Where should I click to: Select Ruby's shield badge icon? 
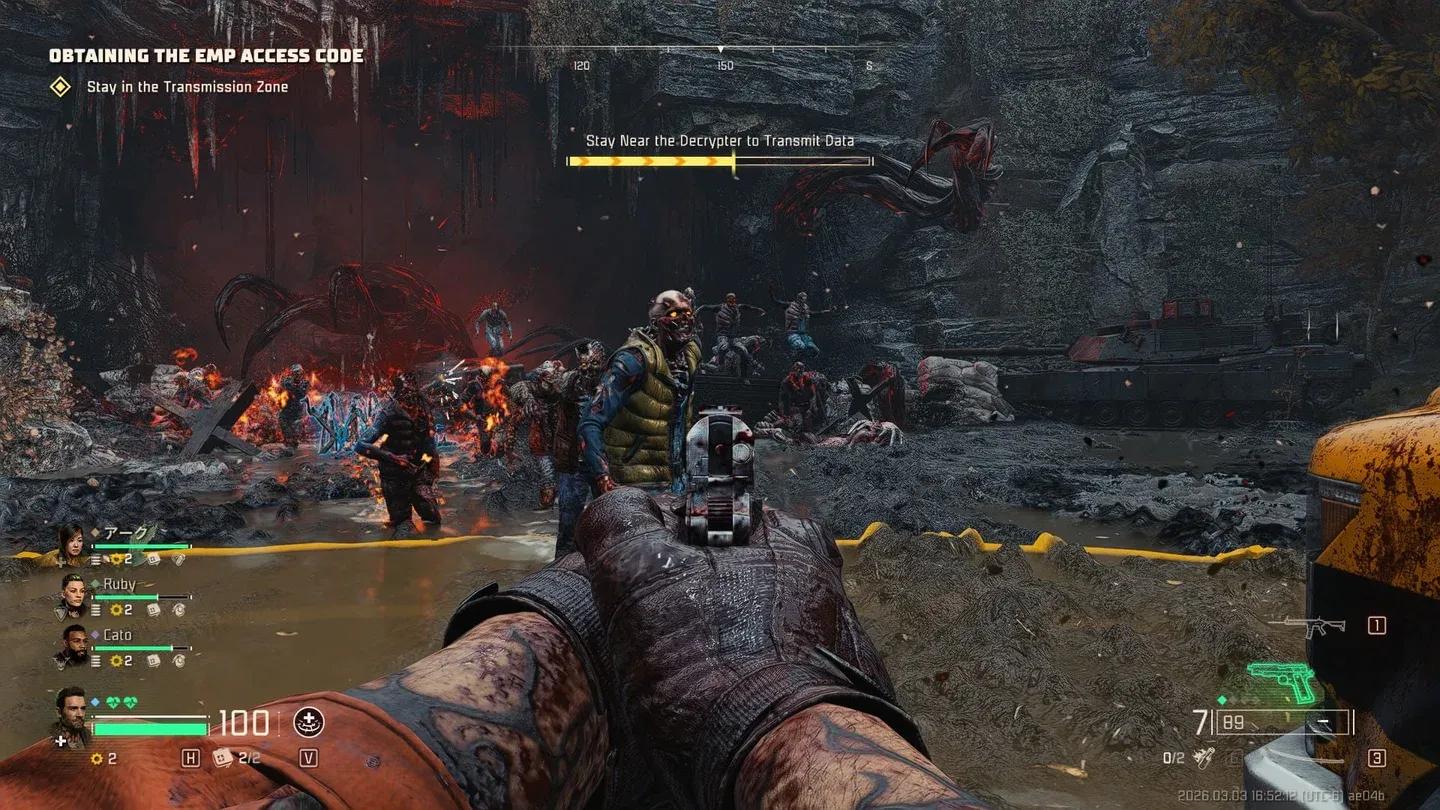click(x=60, y=612)
